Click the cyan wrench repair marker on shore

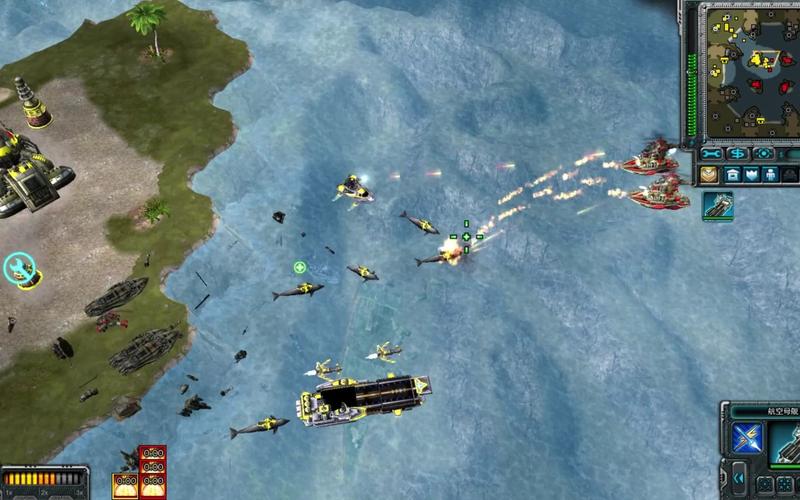click(x=18, y=268)
